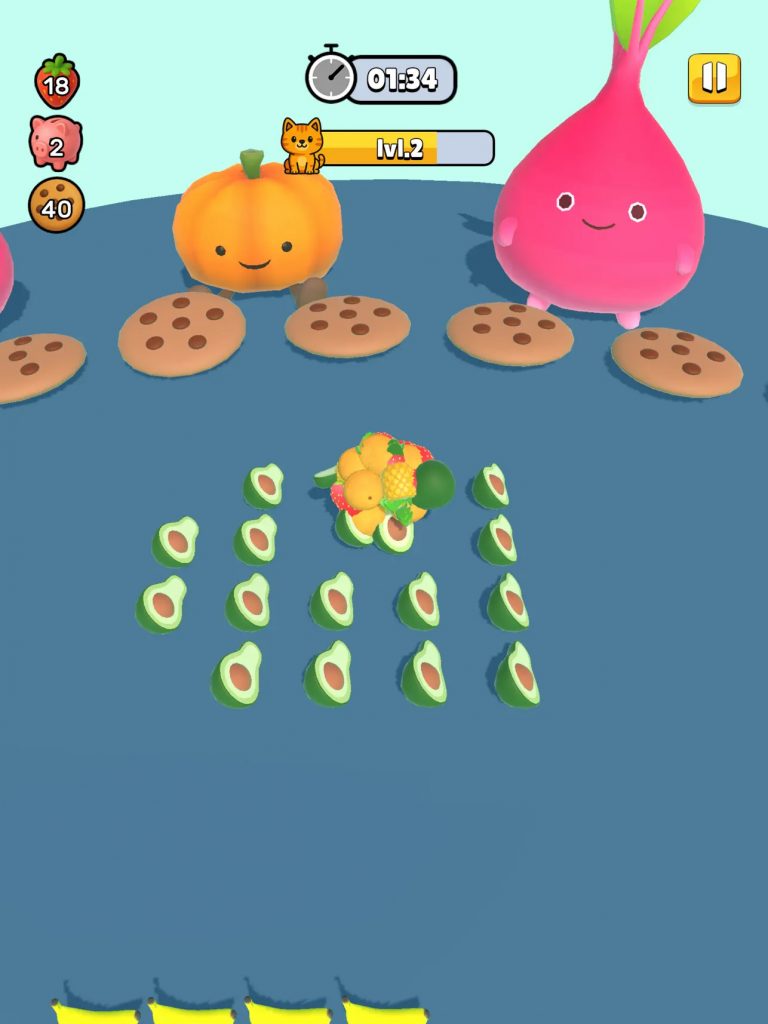
Task: Pause the game with the yellow button
Action: (x=714, y=78)
